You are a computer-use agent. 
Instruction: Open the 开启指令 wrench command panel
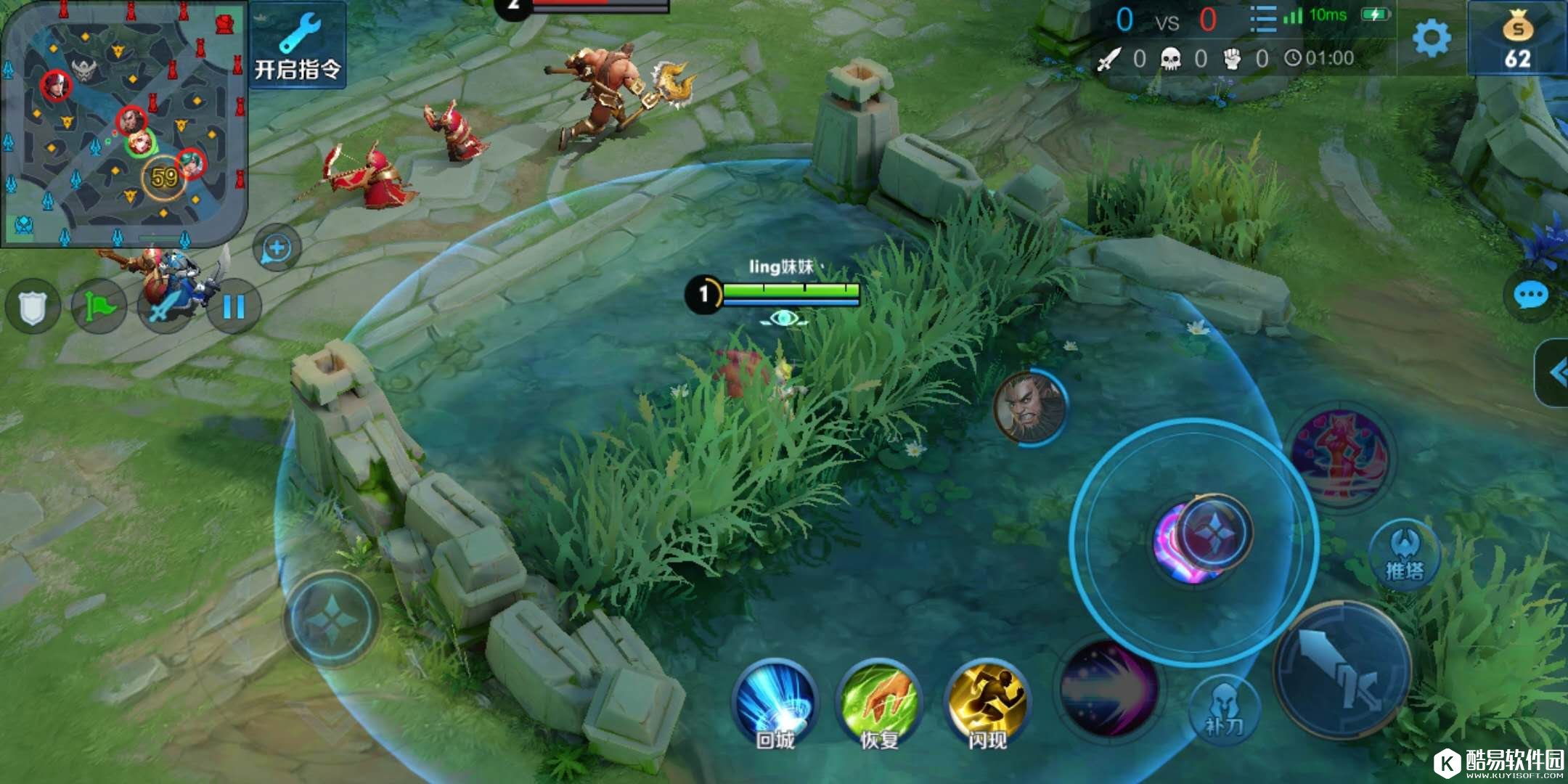[x=298, y=45]
